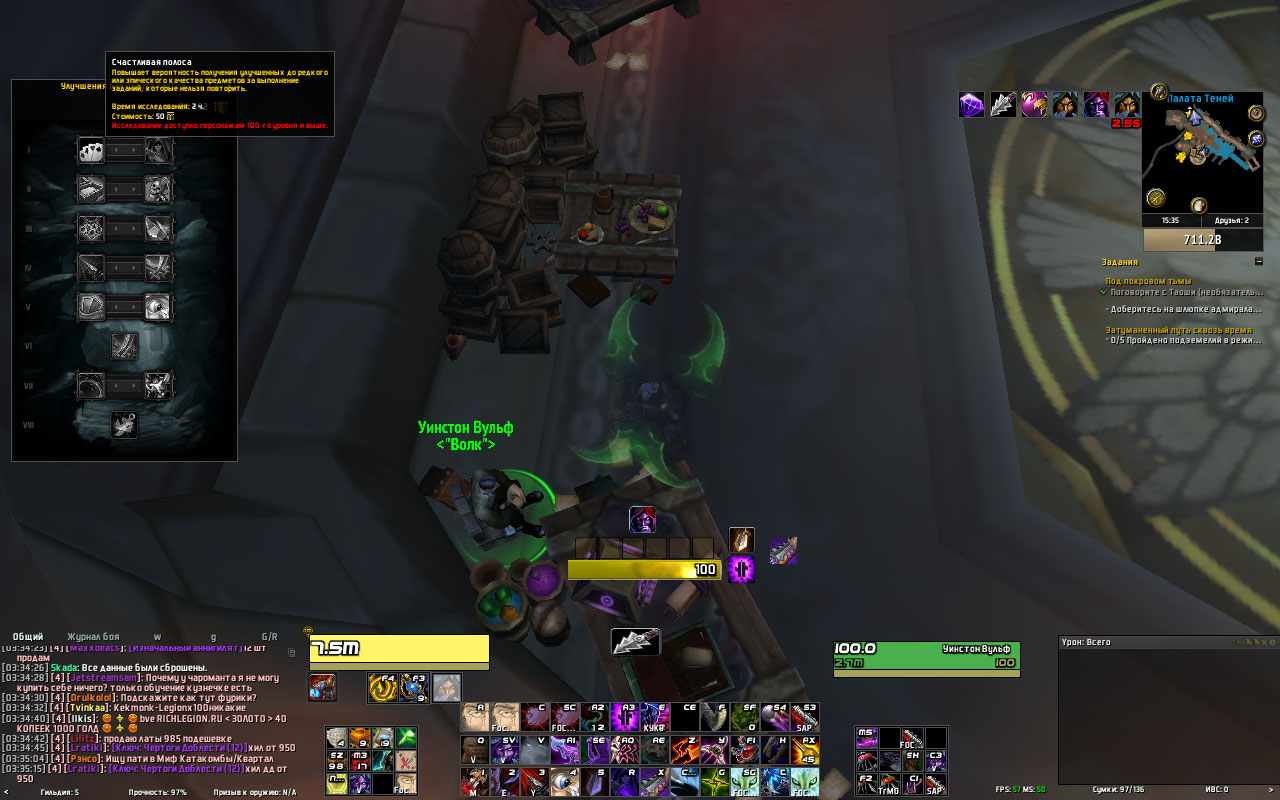The height and width of the screenshot is (800, 1280).
Task: Open the Журнал боя combat log tab
Action: coord(93,636)
